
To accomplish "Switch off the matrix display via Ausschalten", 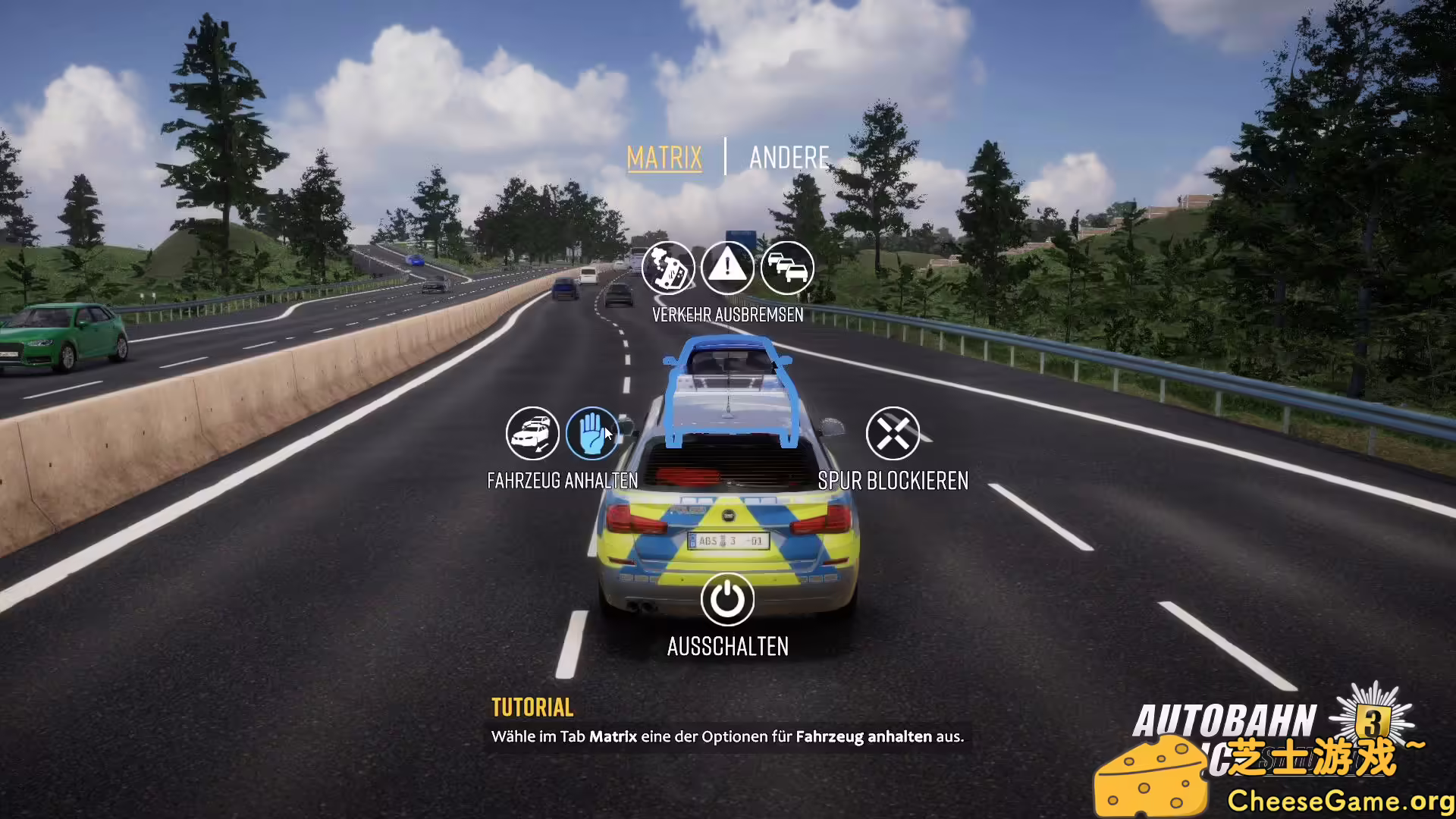I will 726,599.
